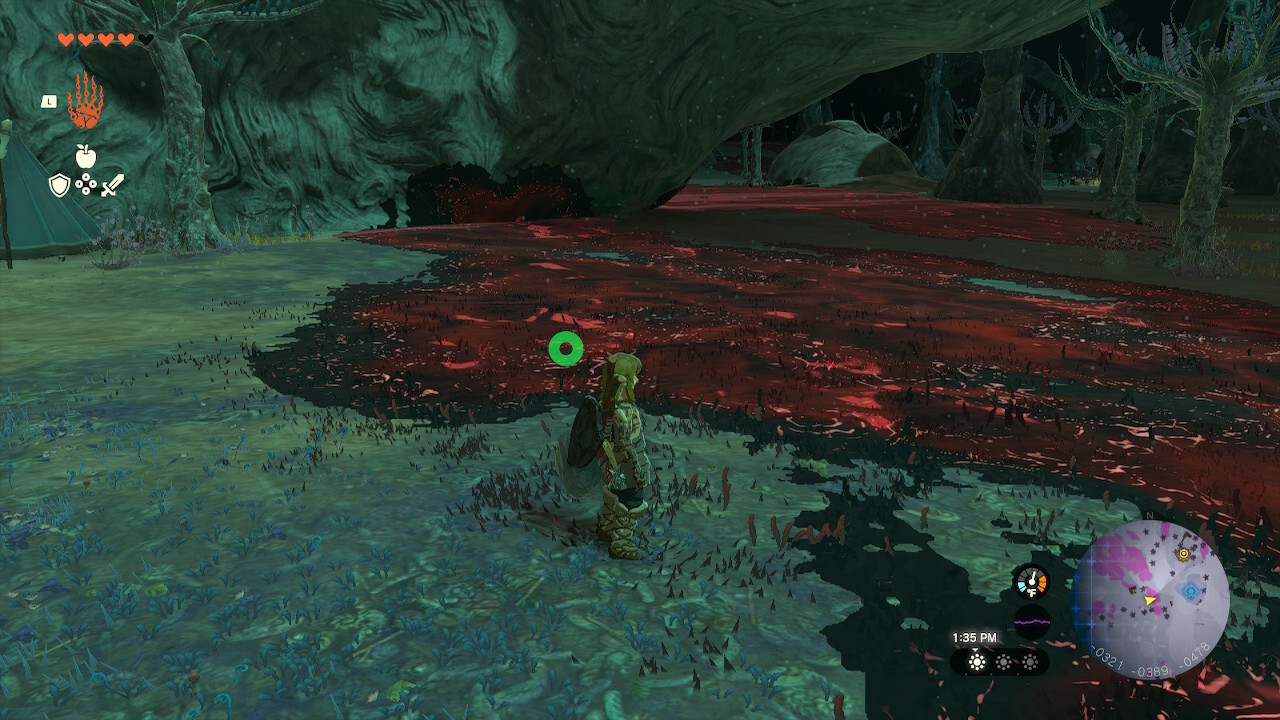This screenshot has height=720, width=1280.
Task: Open the shield quick-select icon
Action: click(60, 185)
